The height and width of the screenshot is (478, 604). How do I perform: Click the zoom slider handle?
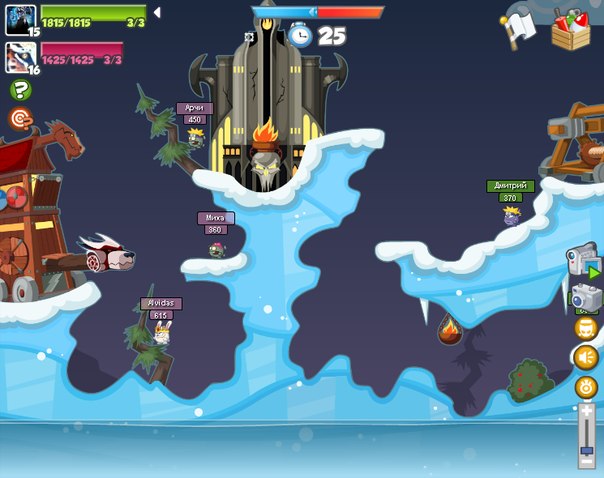pos(587,450)
